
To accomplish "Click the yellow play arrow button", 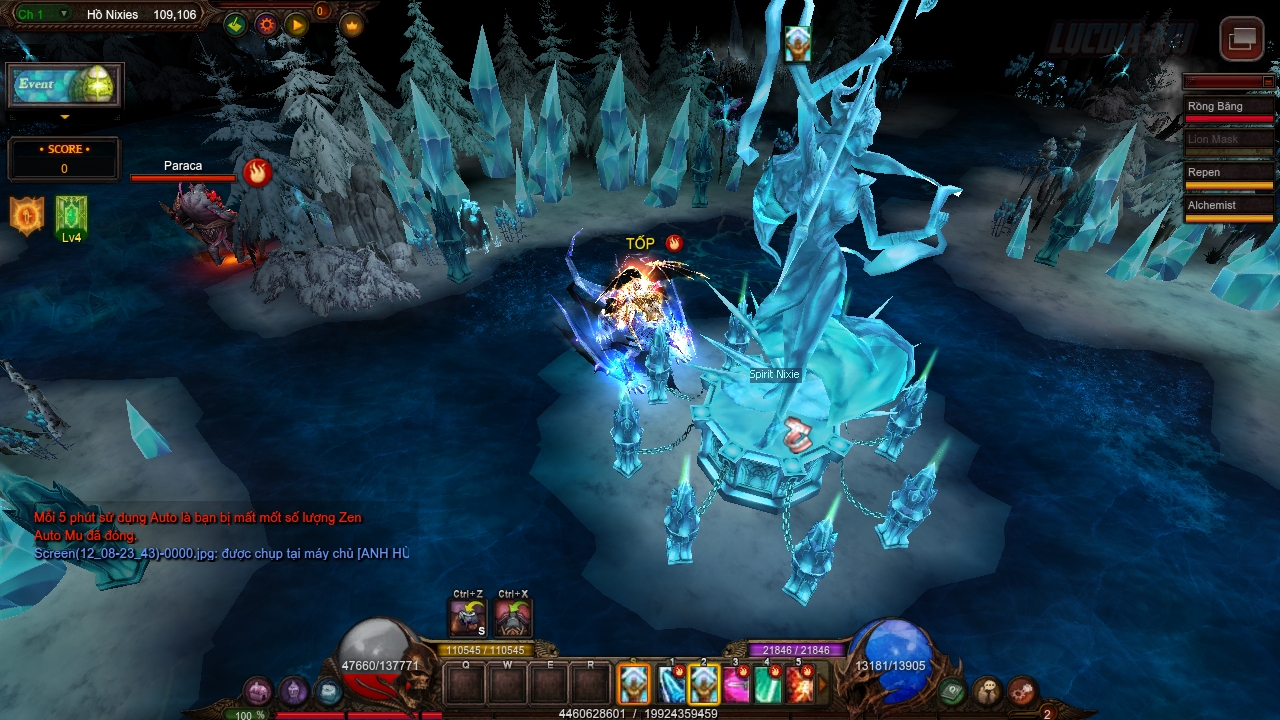I will (296, 25).
